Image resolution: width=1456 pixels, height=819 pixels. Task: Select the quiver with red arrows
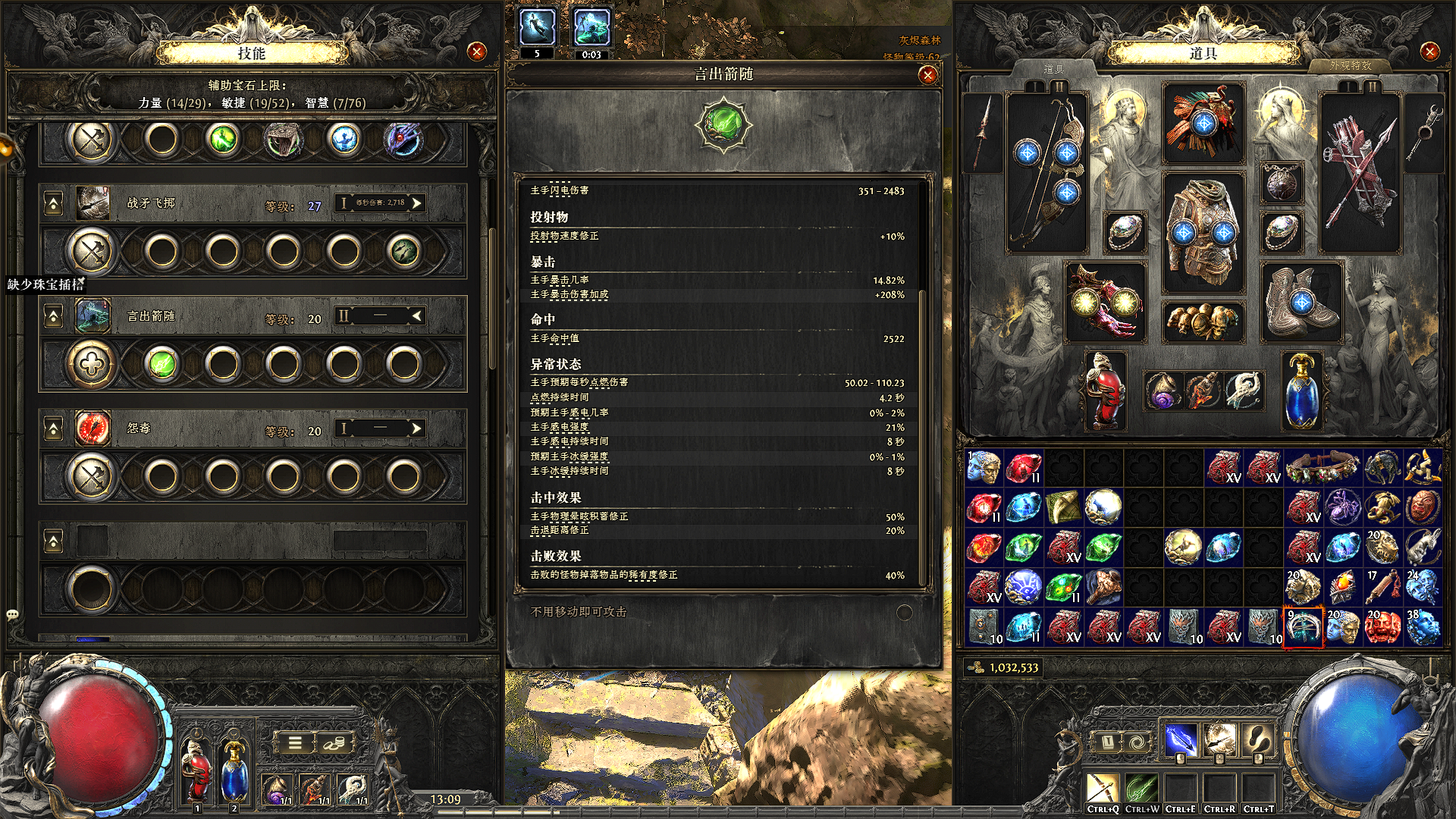[x=1360, y=172]
